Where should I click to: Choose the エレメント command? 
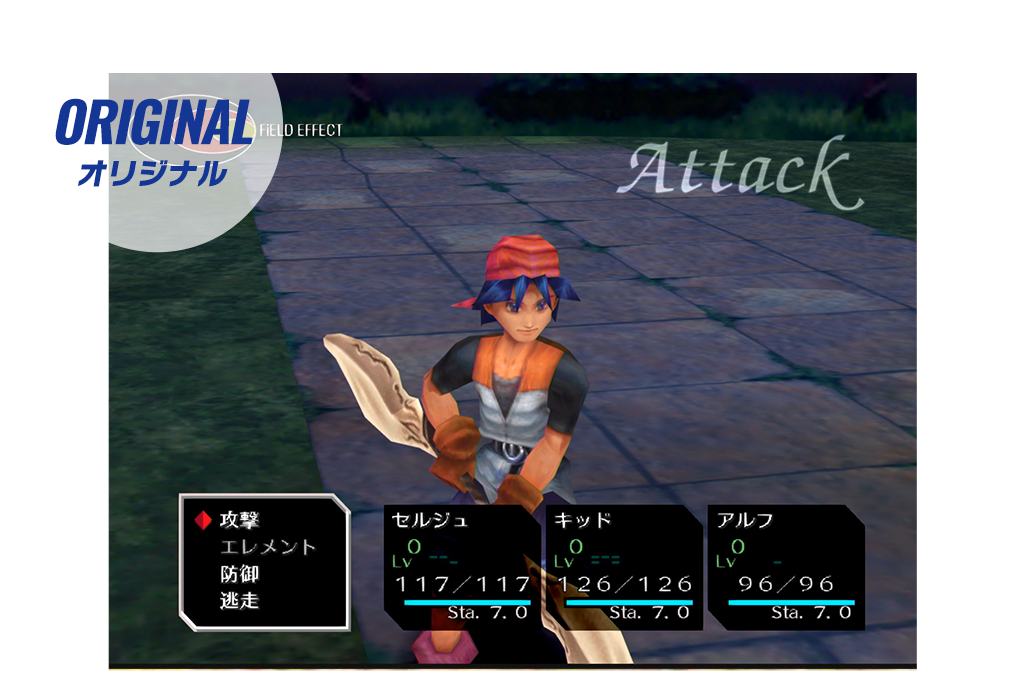point(267,547)
